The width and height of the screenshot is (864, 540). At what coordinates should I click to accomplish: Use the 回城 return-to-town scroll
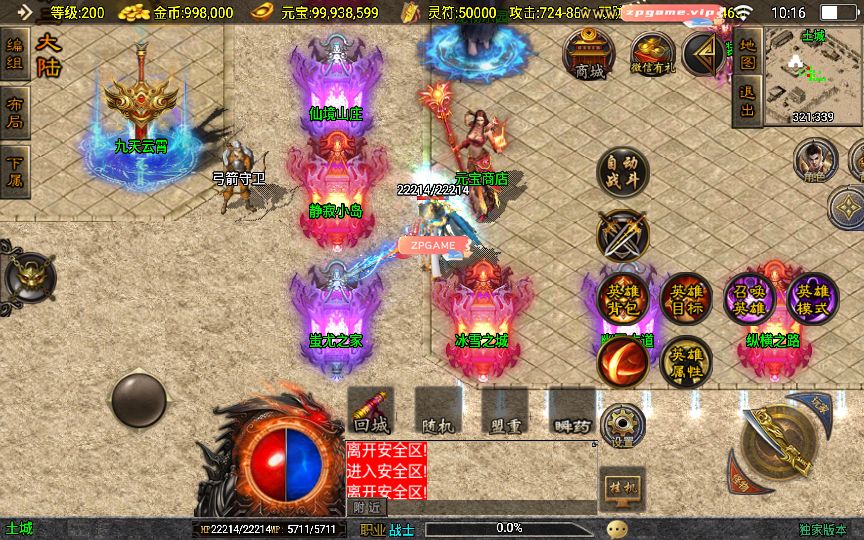tap(371, 411)
